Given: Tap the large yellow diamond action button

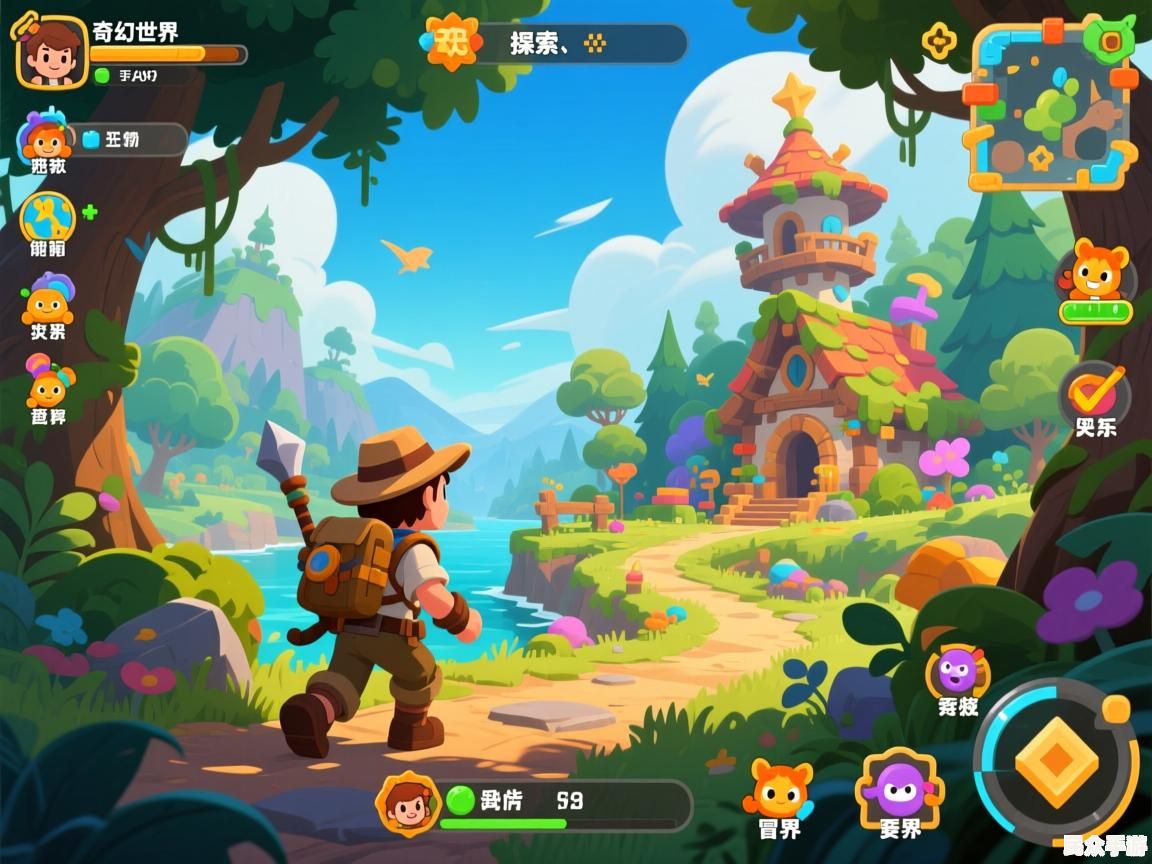Looking at the screenshot, I should click(1056, 762).
